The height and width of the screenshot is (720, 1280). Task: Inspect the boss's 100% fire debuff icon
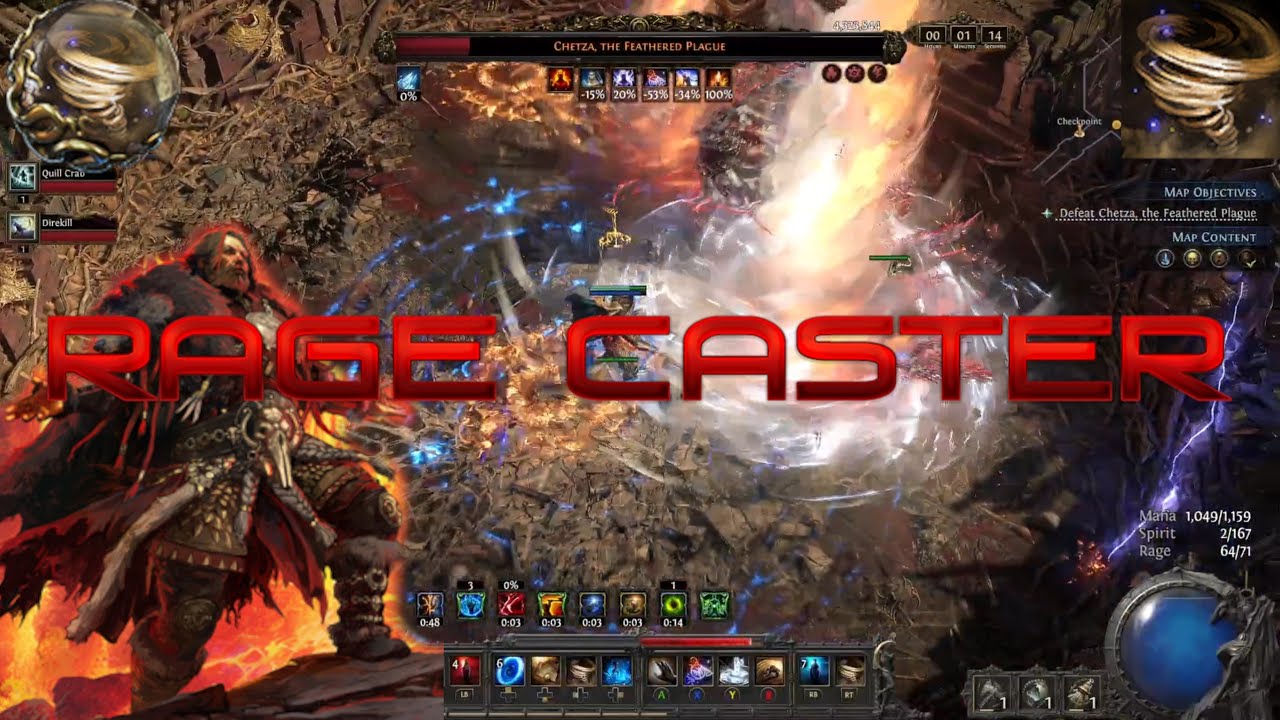pyautogui.click(x=718, y=81)
